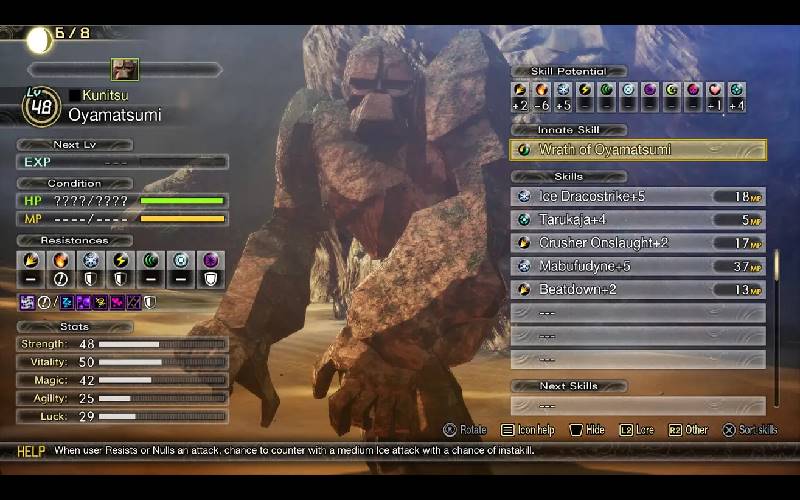Choose the Beatdown+2 skill

click(x=638, y=289)
